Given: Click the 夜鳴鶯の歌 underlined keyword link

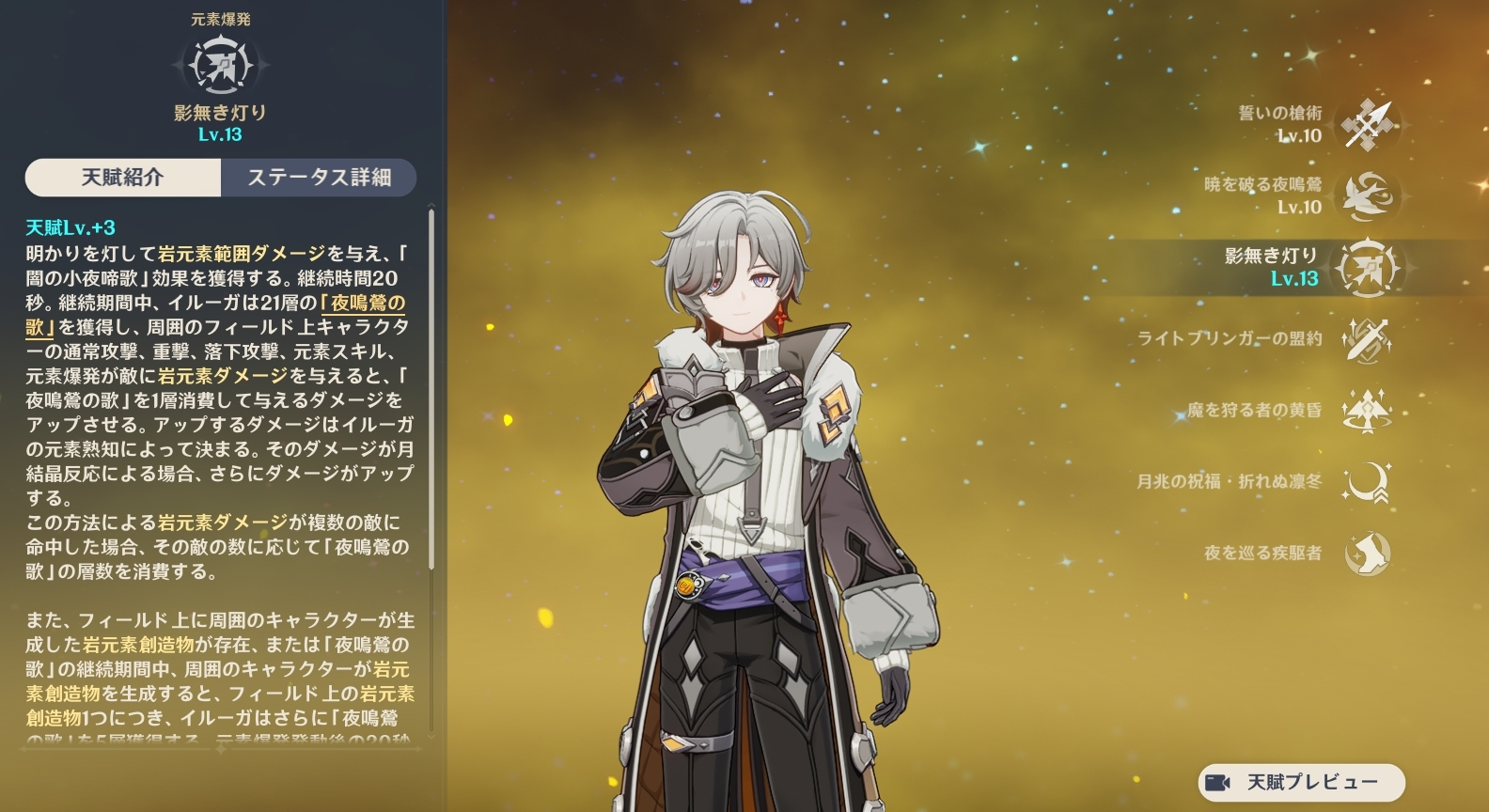Looking at the screenshot, I should click(x=363, y=304).
